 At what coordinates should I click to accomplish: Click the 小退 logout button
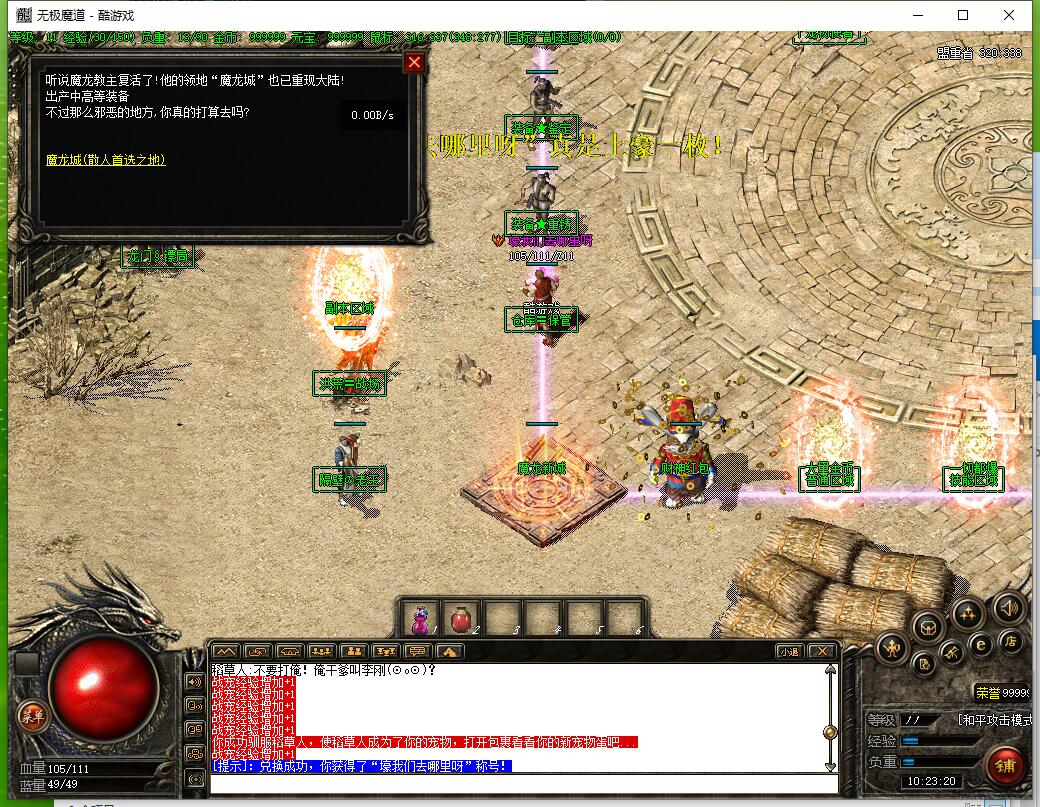[789, 651]
